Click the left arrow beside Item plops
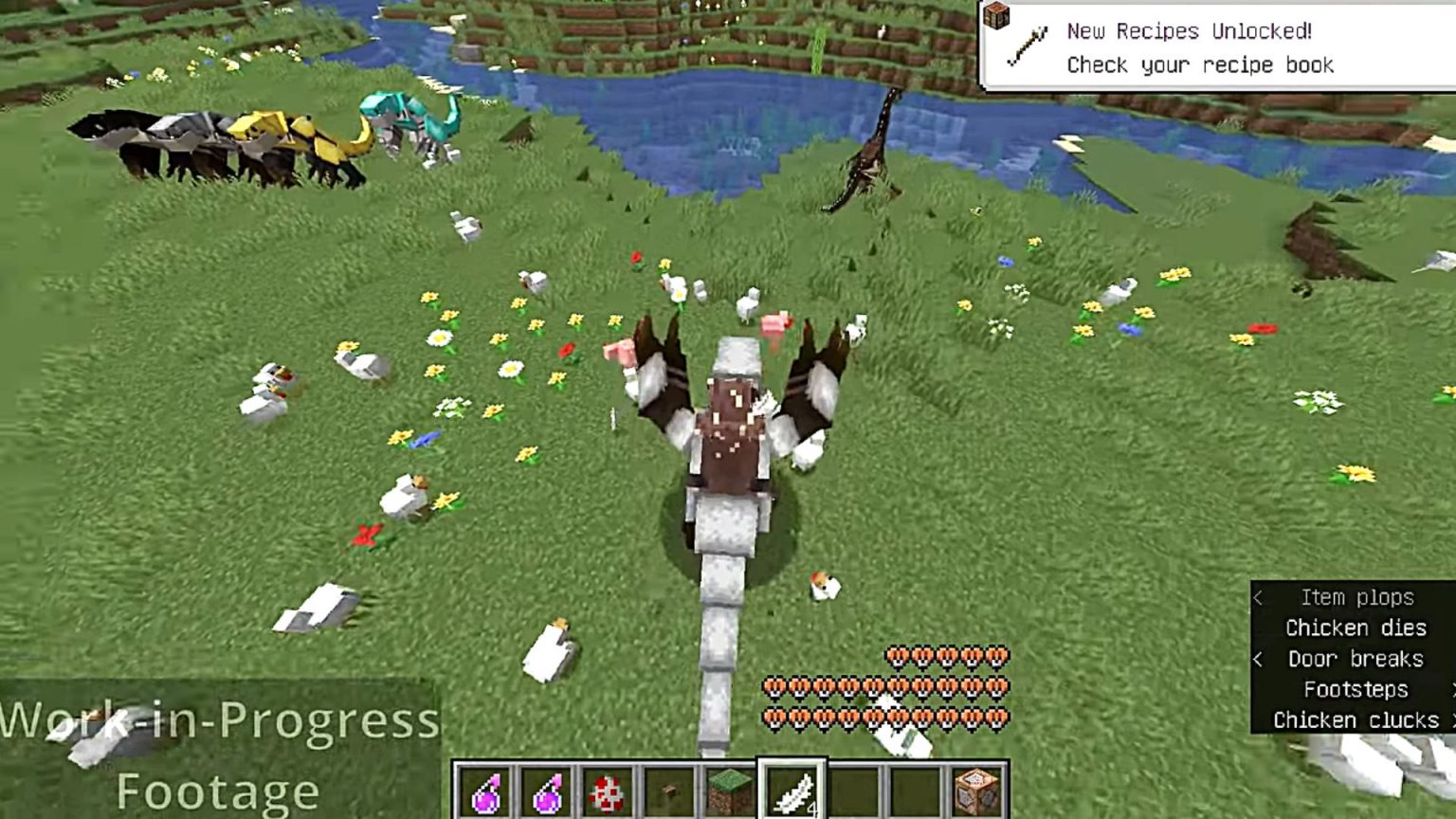1456x819 pixels. pyautogui.click(x=1258, y=597)
